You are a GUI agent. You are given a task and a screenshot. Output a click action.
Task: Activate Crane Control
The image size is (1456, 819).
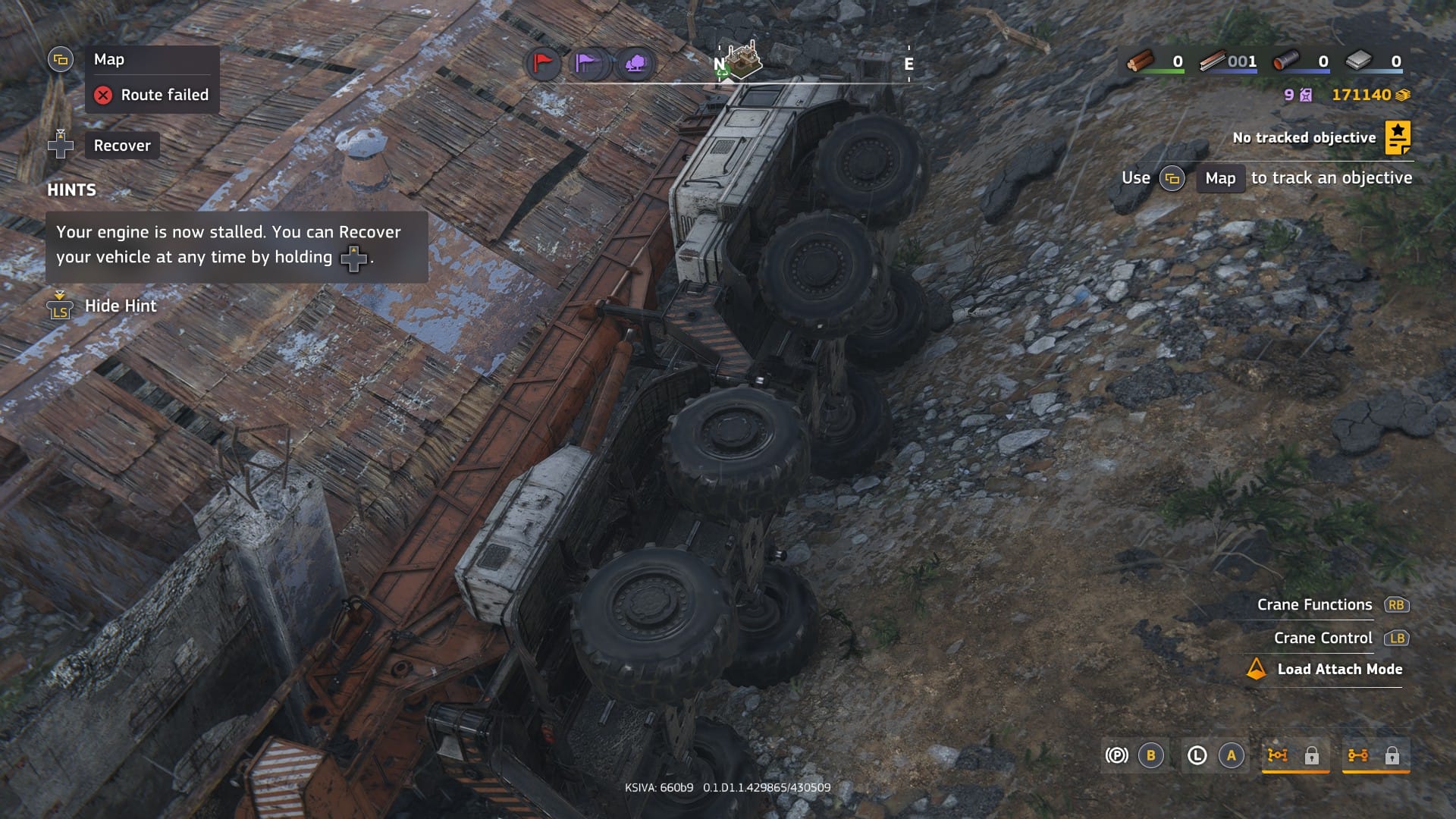coord(1323,638)
